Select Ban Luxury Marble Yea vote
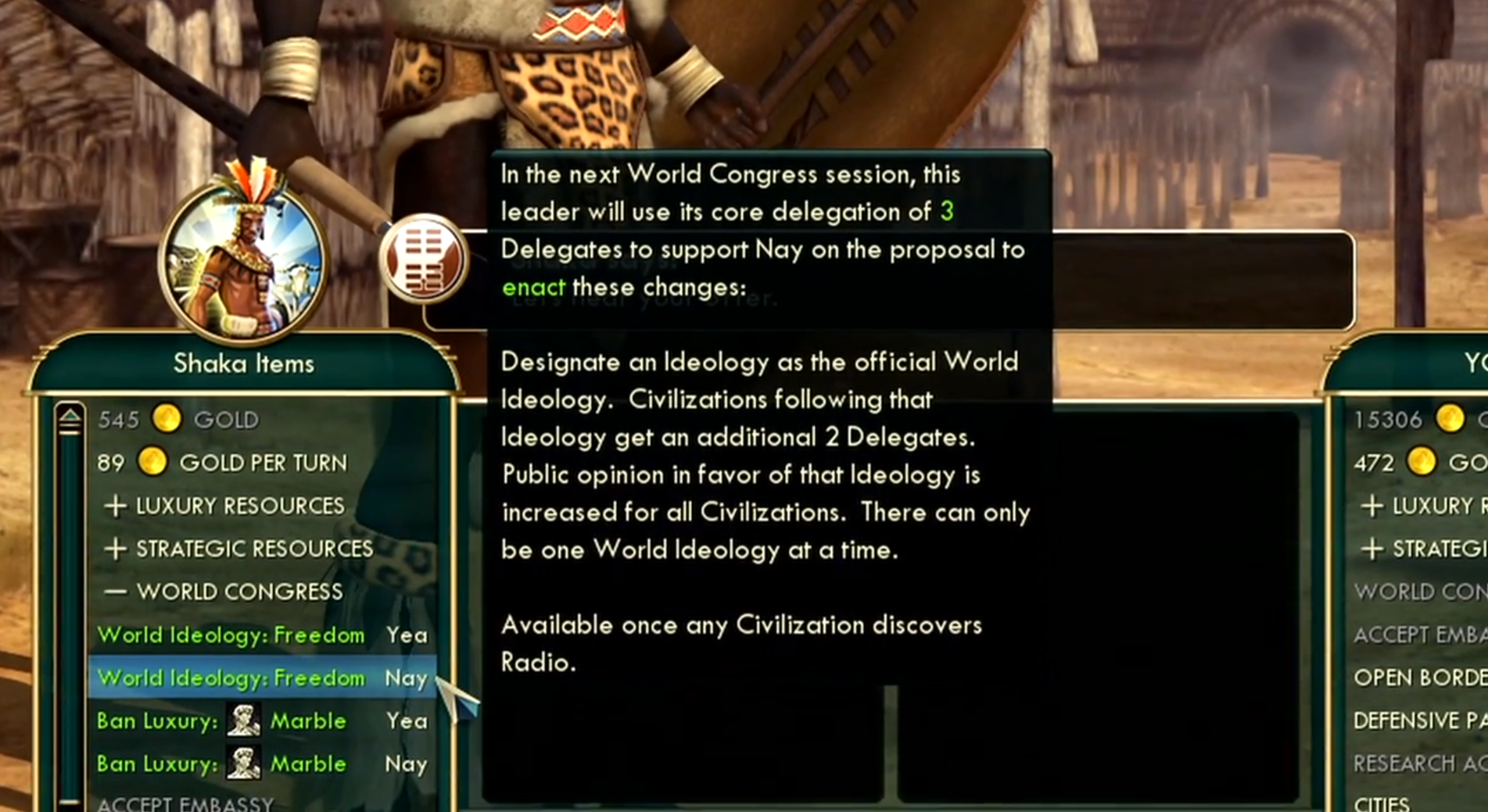Image resolution: width=1488 pixels, height=812 pixels. (x=261, y=721)
